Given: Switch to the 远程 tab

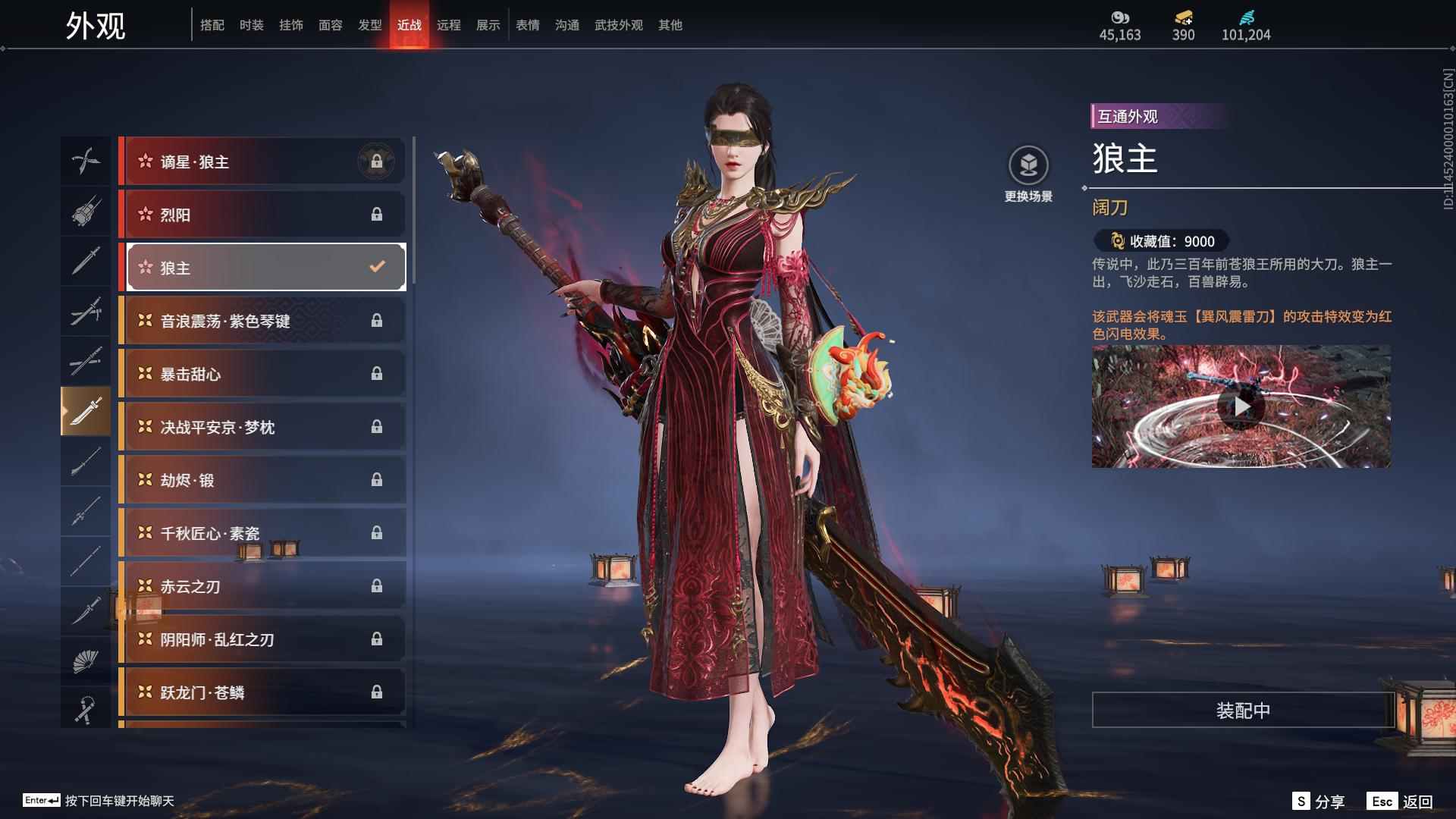Looking at the screenshot, I should [x=450, y=24].
